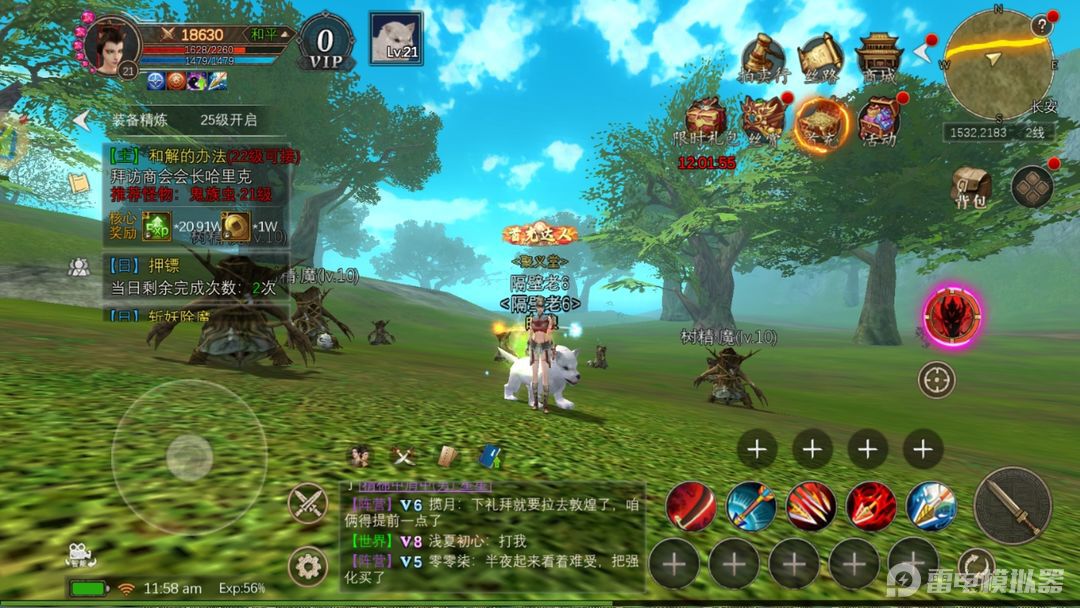Viewport: 1080px width, 608px height.
Task: Open the player portrait character sheet
Action: [111, 46]
